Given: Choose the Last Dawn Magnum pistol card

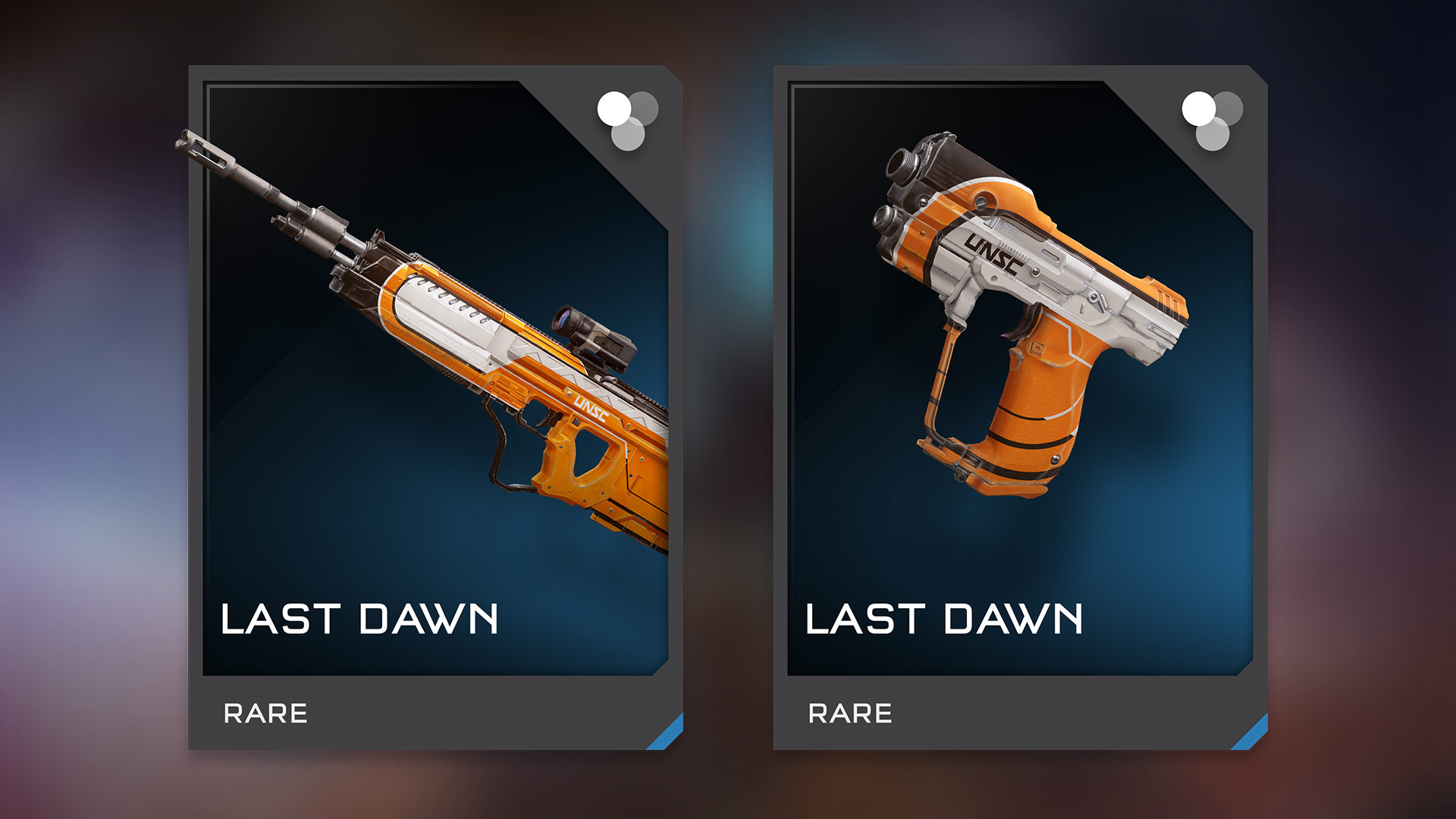Looking at the screenshot, I should click(1020, 408).
